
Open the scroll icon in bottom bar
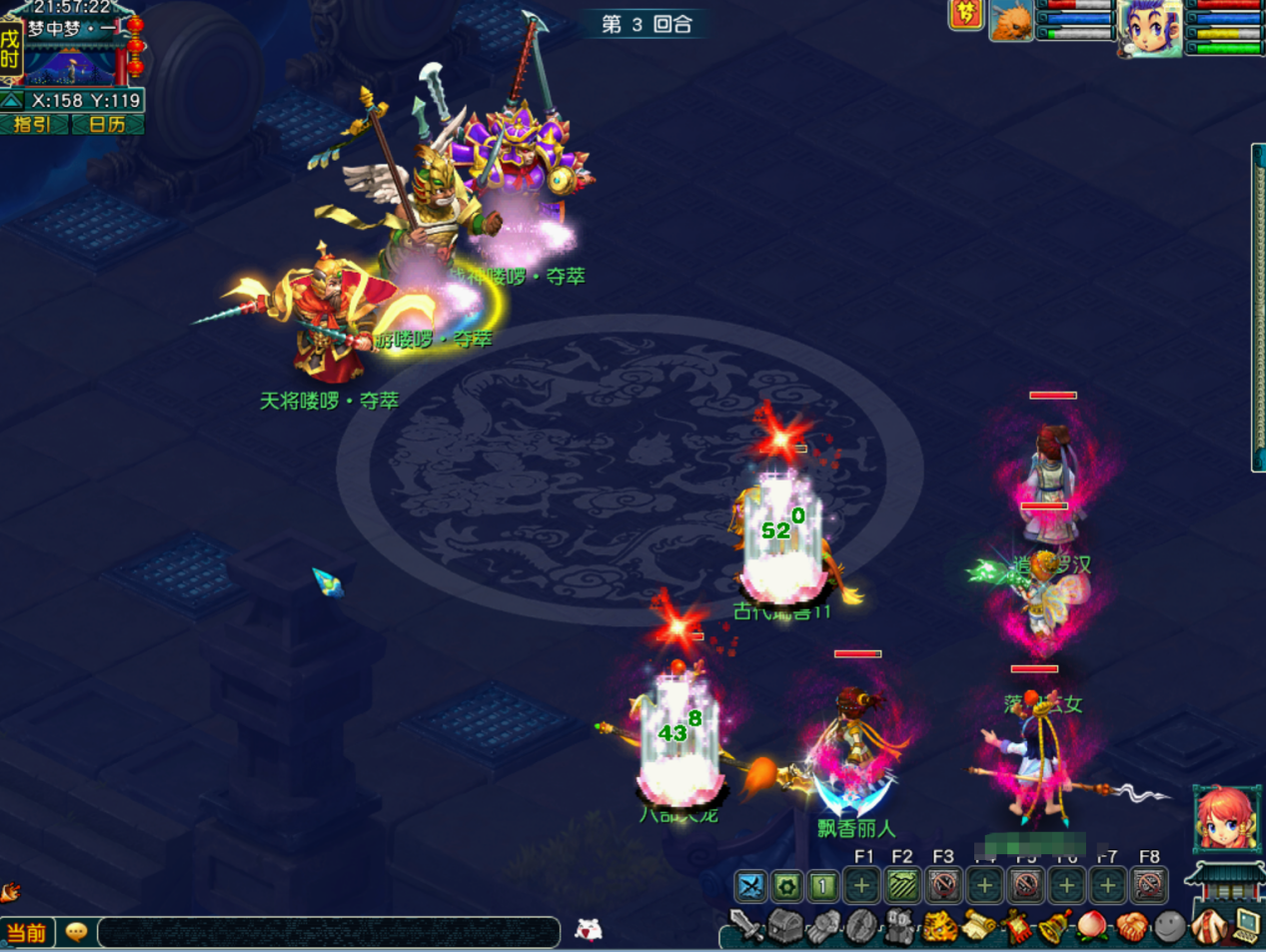(978, 928)
